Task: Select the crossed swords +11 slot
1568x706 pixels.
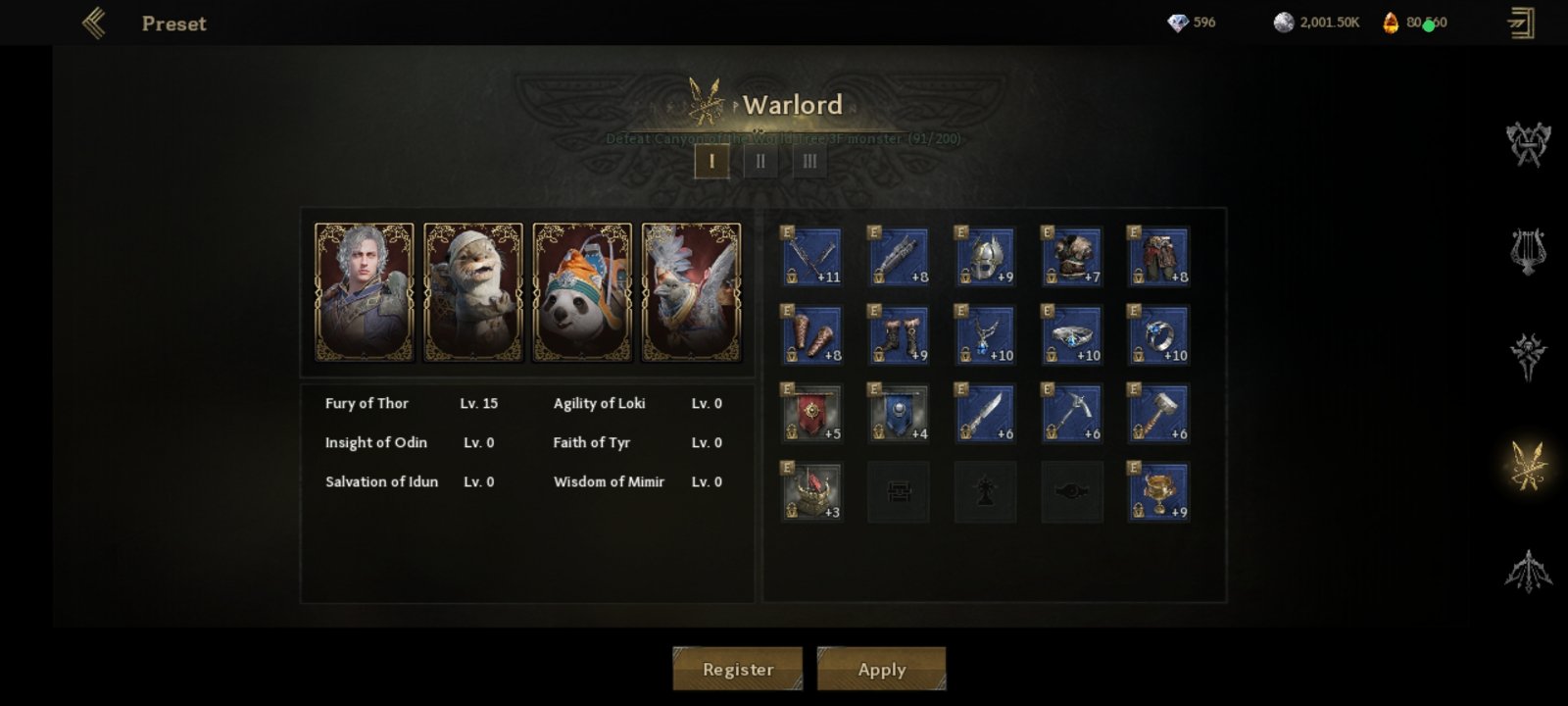Action: pyautogui.click(x=811, y=257)
